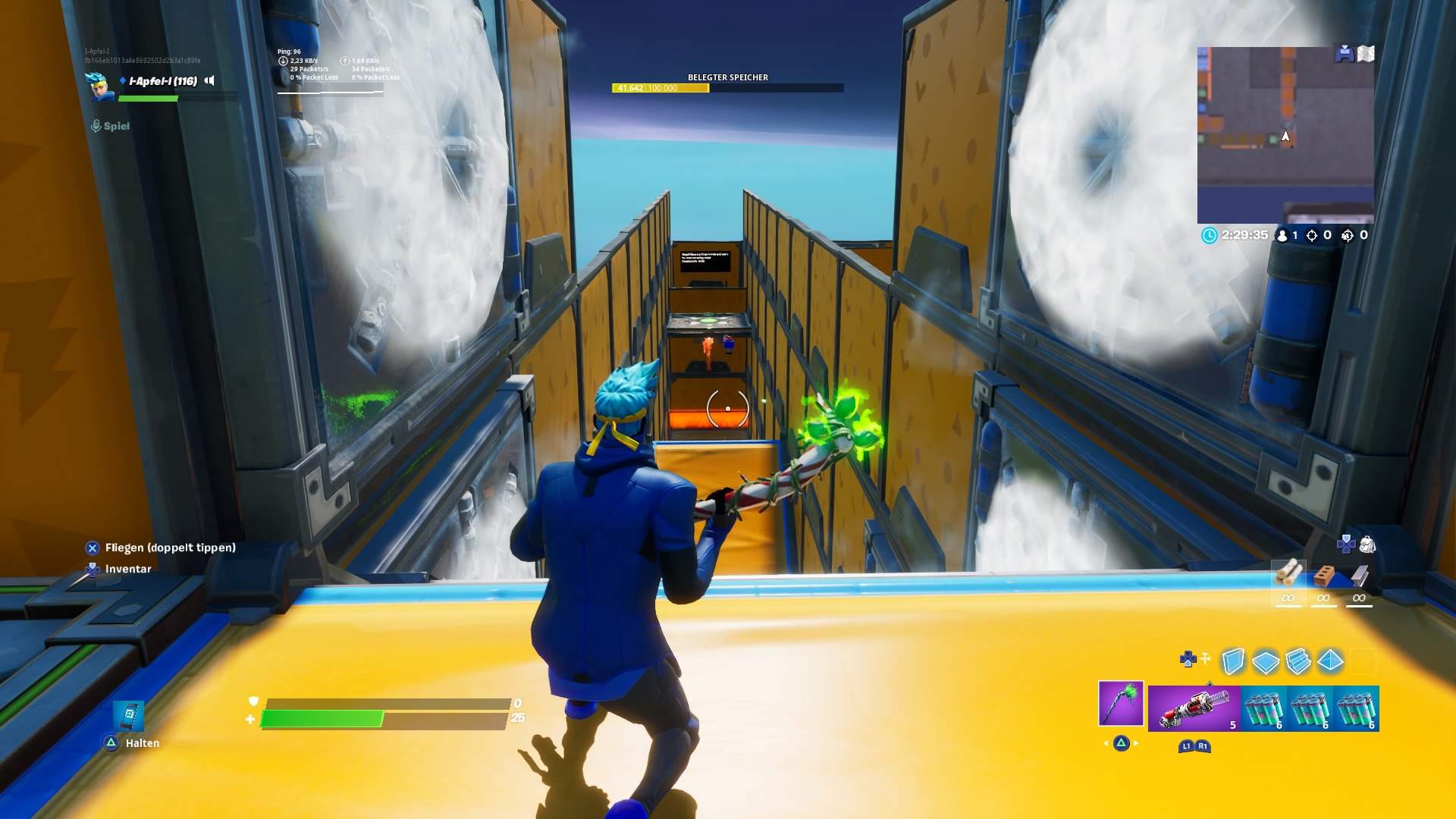Viewport: 1456px width, 819px height.
Task: Select the roof pyramid building piece icon
Action: pos(1330,661)
